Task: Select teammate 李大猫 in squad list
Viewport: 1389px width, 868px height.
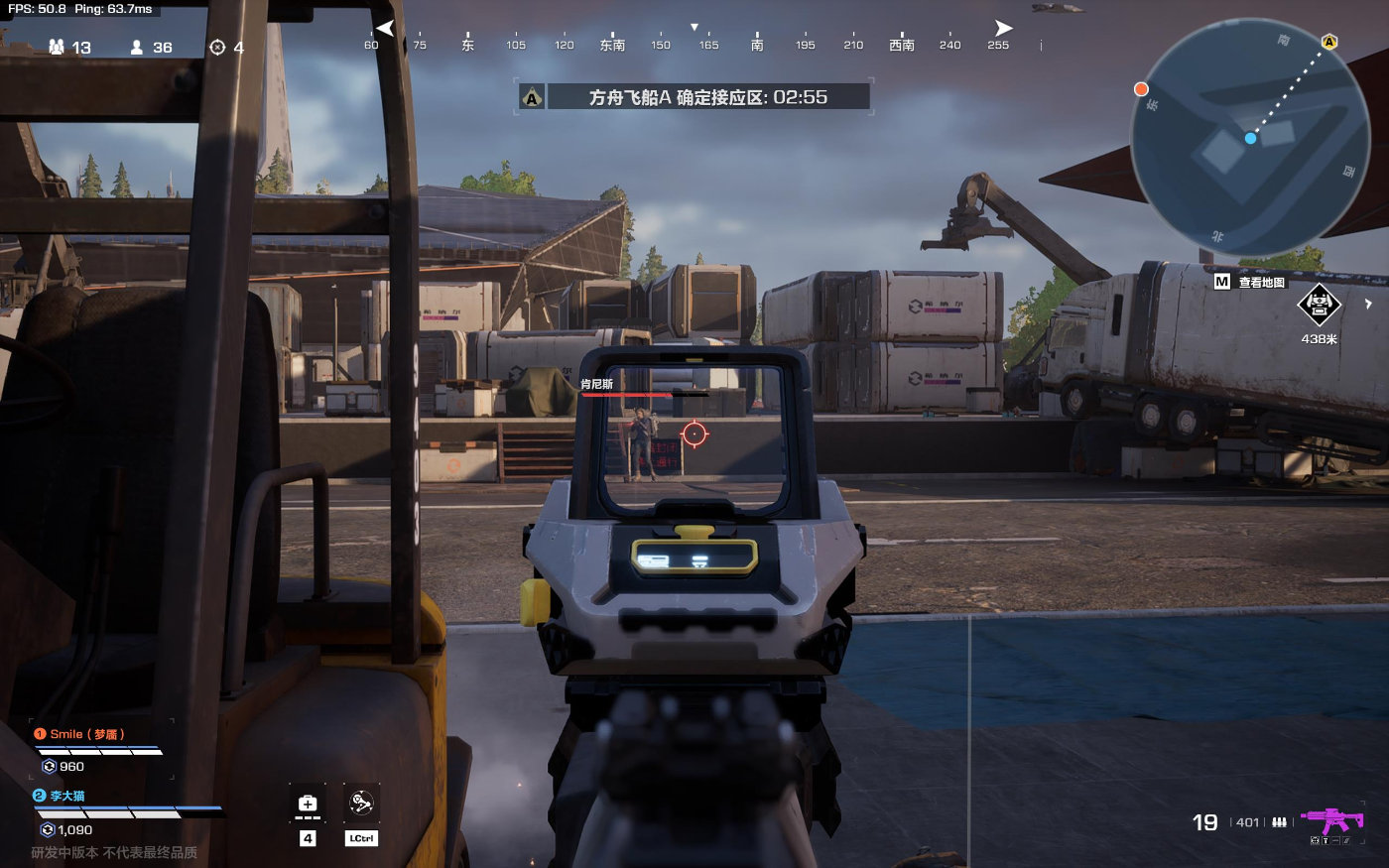Action: point(67,796)
